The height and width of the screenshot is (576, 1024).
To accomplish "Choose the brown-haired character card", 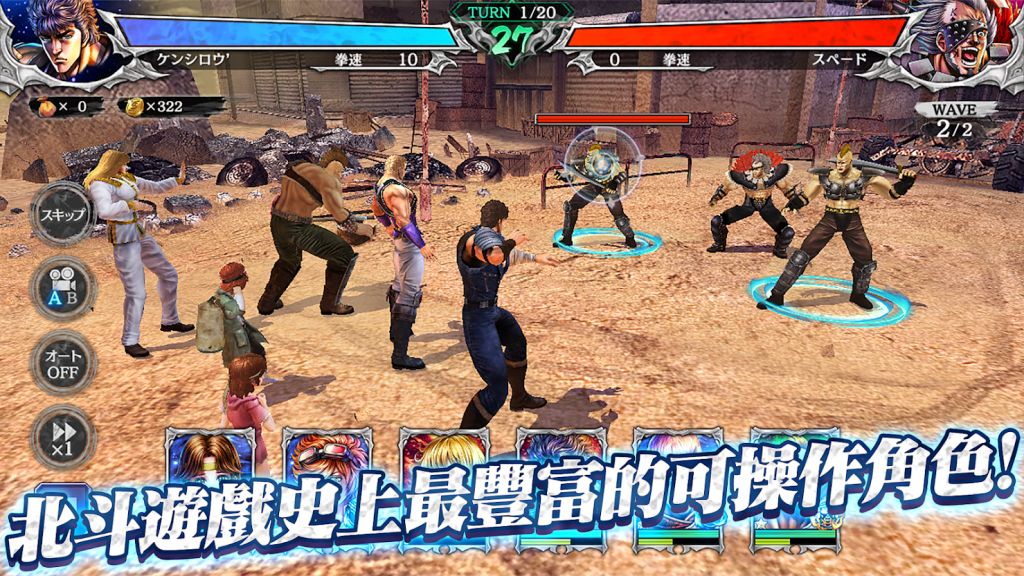I will click(210, 458).
